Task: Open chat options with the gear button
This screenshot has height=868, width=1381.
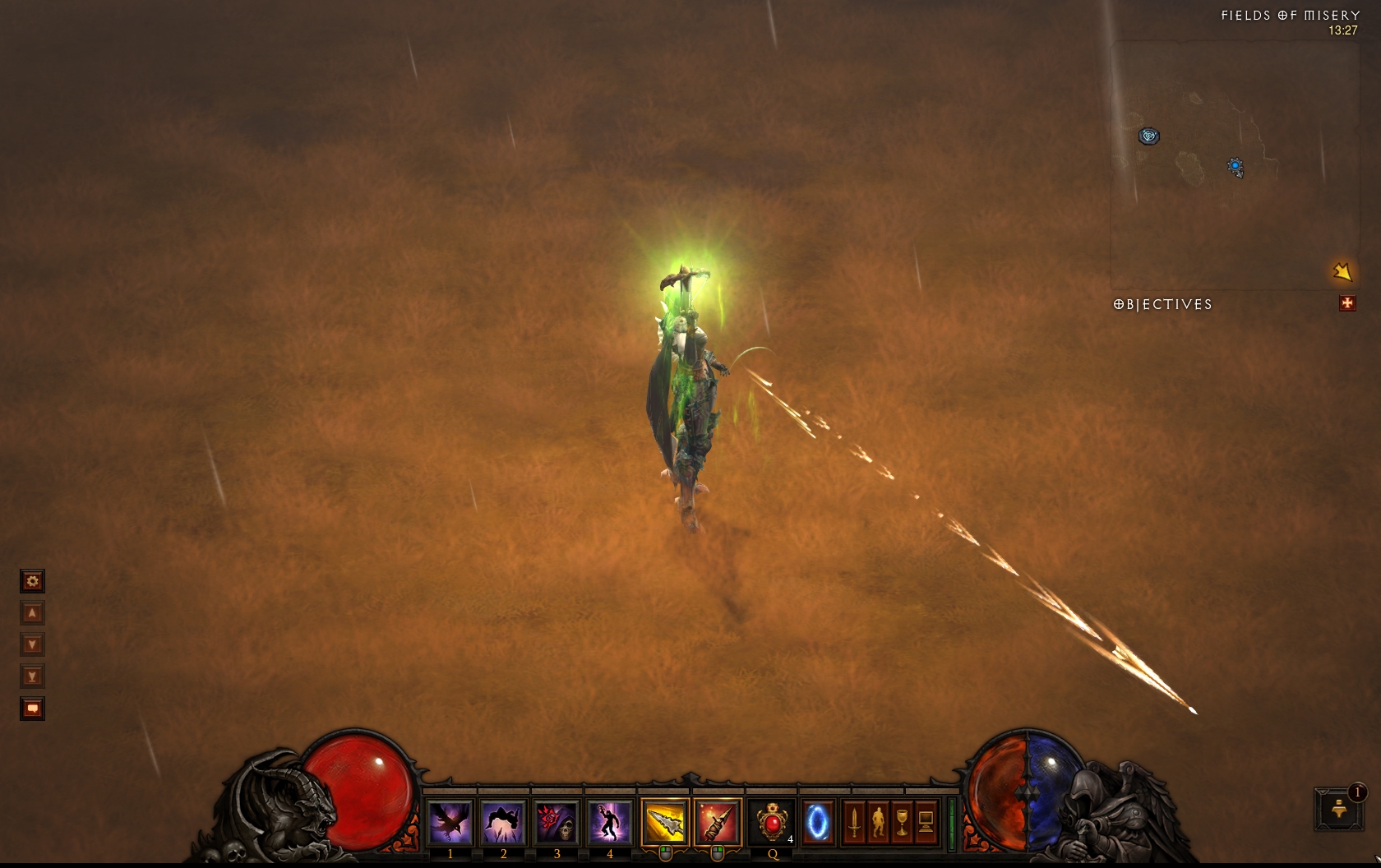Action: pos(32,582)
